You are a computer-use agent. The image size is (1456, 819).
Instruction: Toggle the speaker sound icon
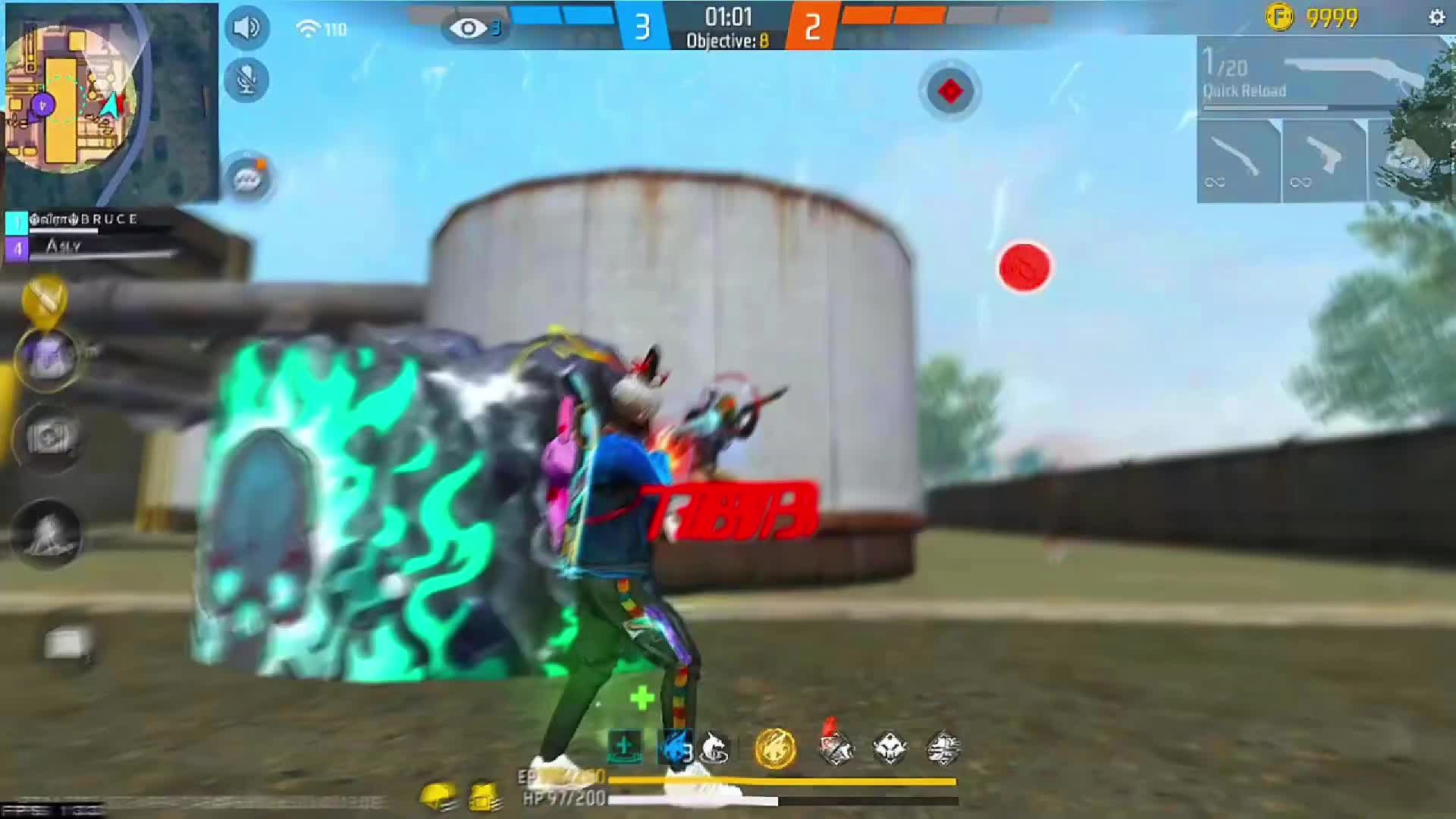[x=246, y=28]
